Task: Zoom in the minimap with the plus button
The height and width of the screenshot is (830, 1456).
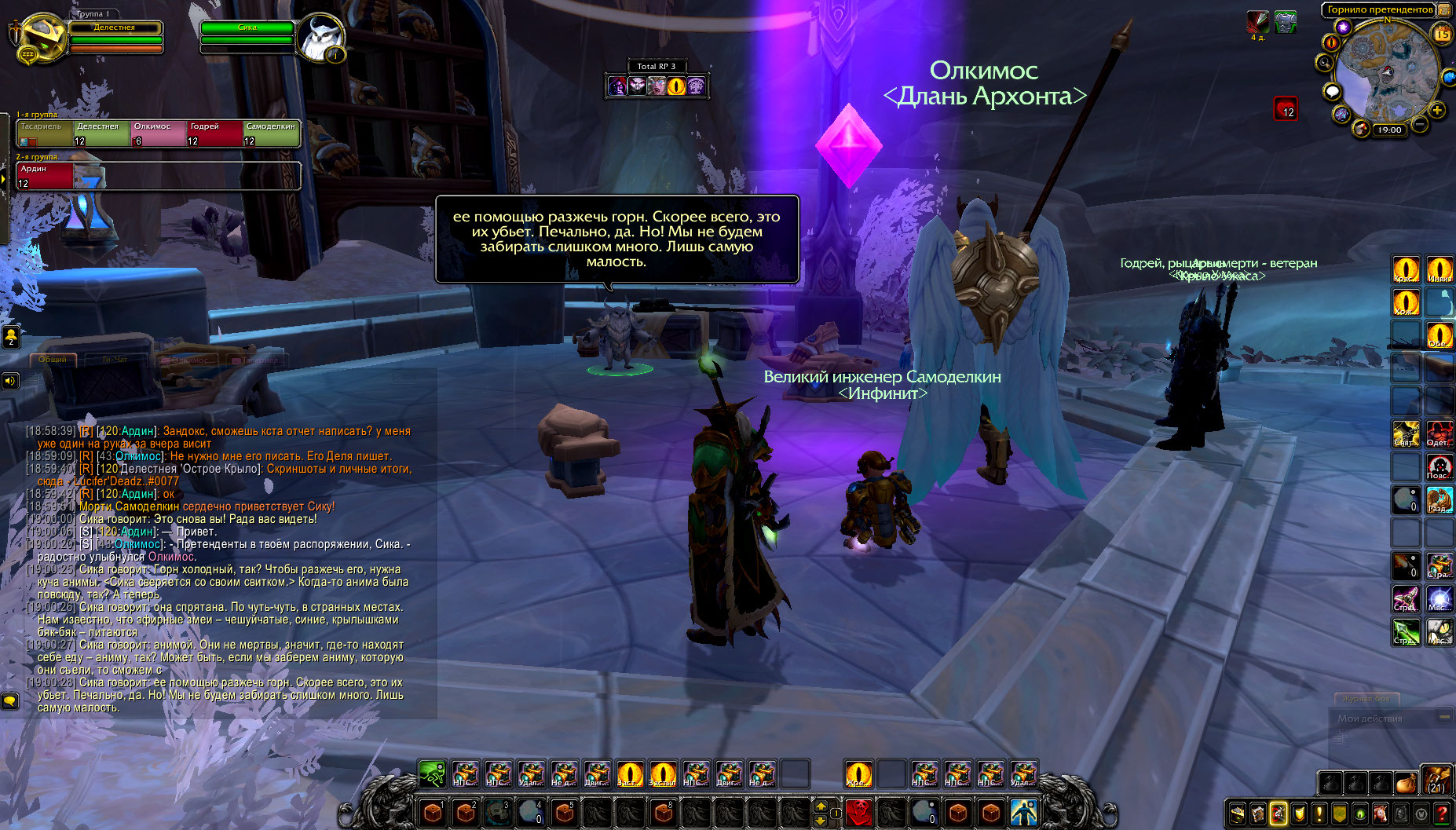Action: click(x=1437, y=110)
